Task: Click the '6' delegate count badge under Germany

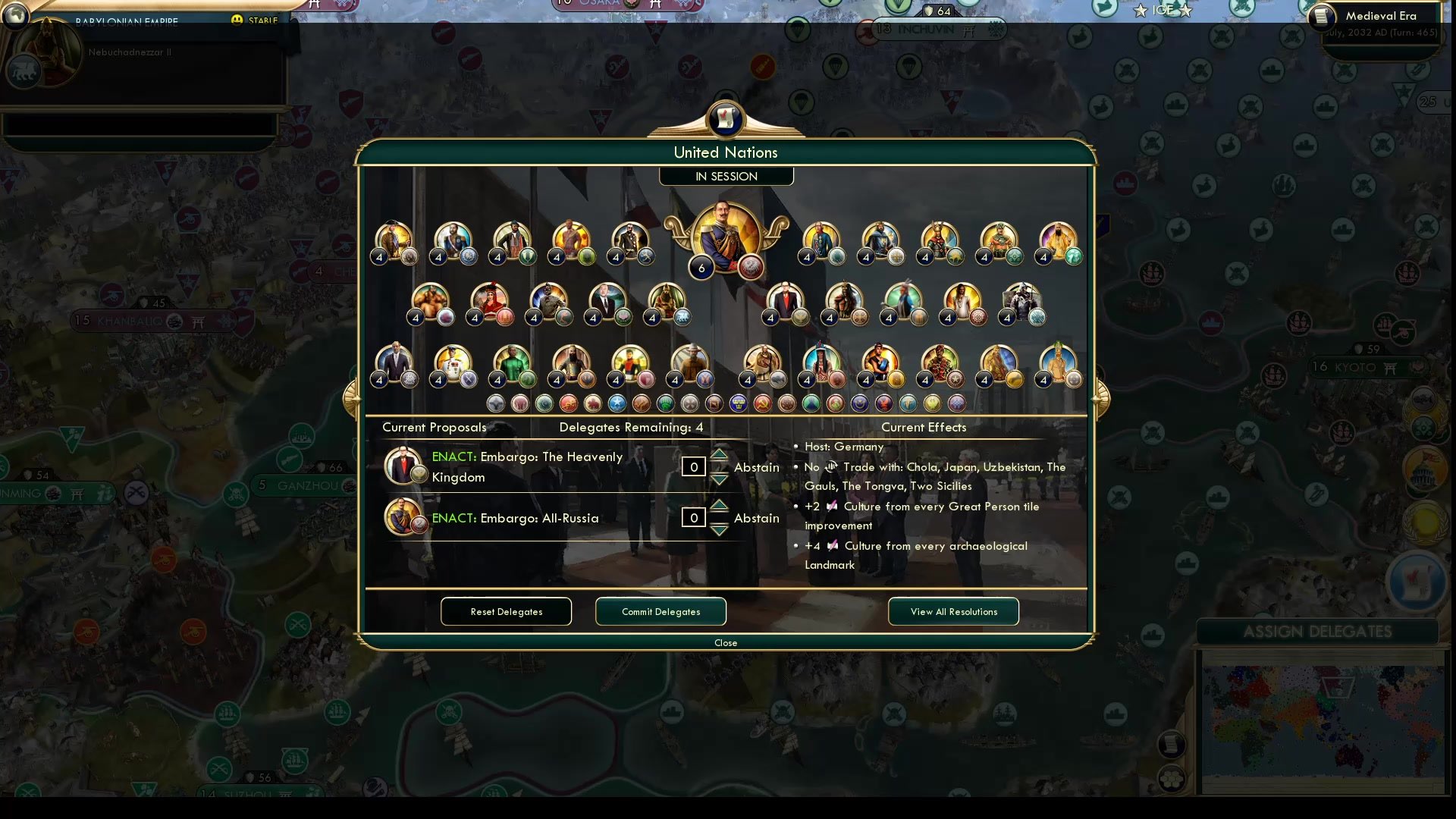Action: tap(701, 268)
